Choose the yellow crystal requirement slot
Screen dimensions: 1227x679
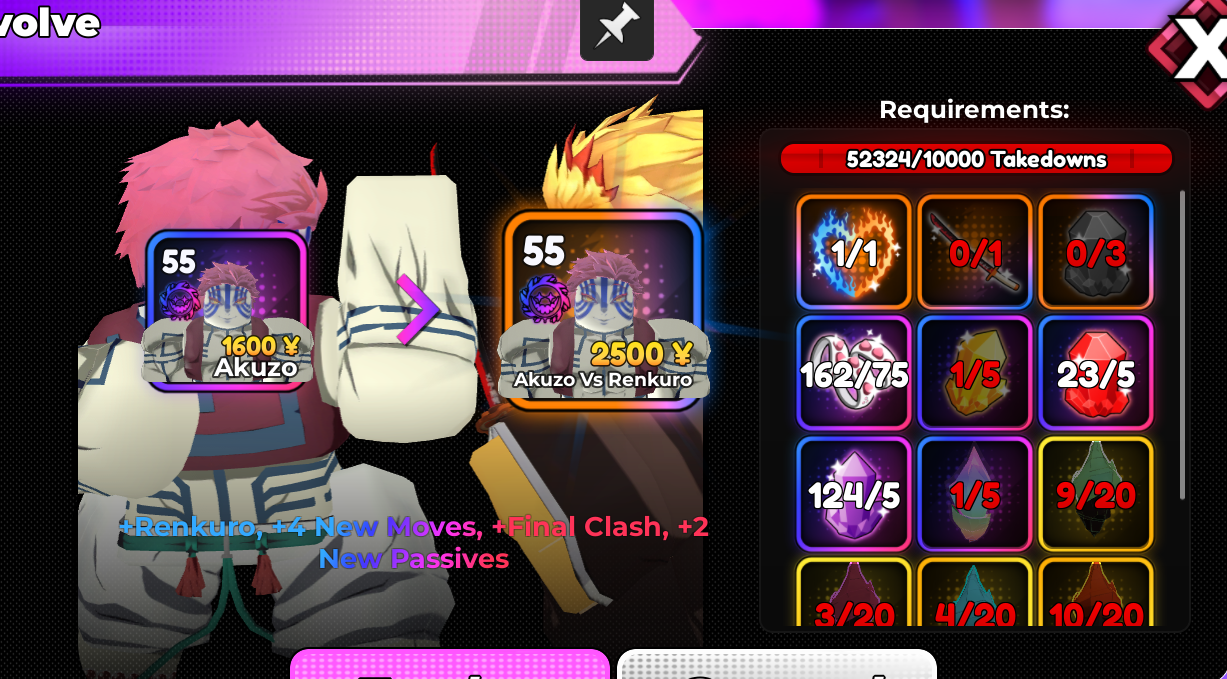pos(974,373)
